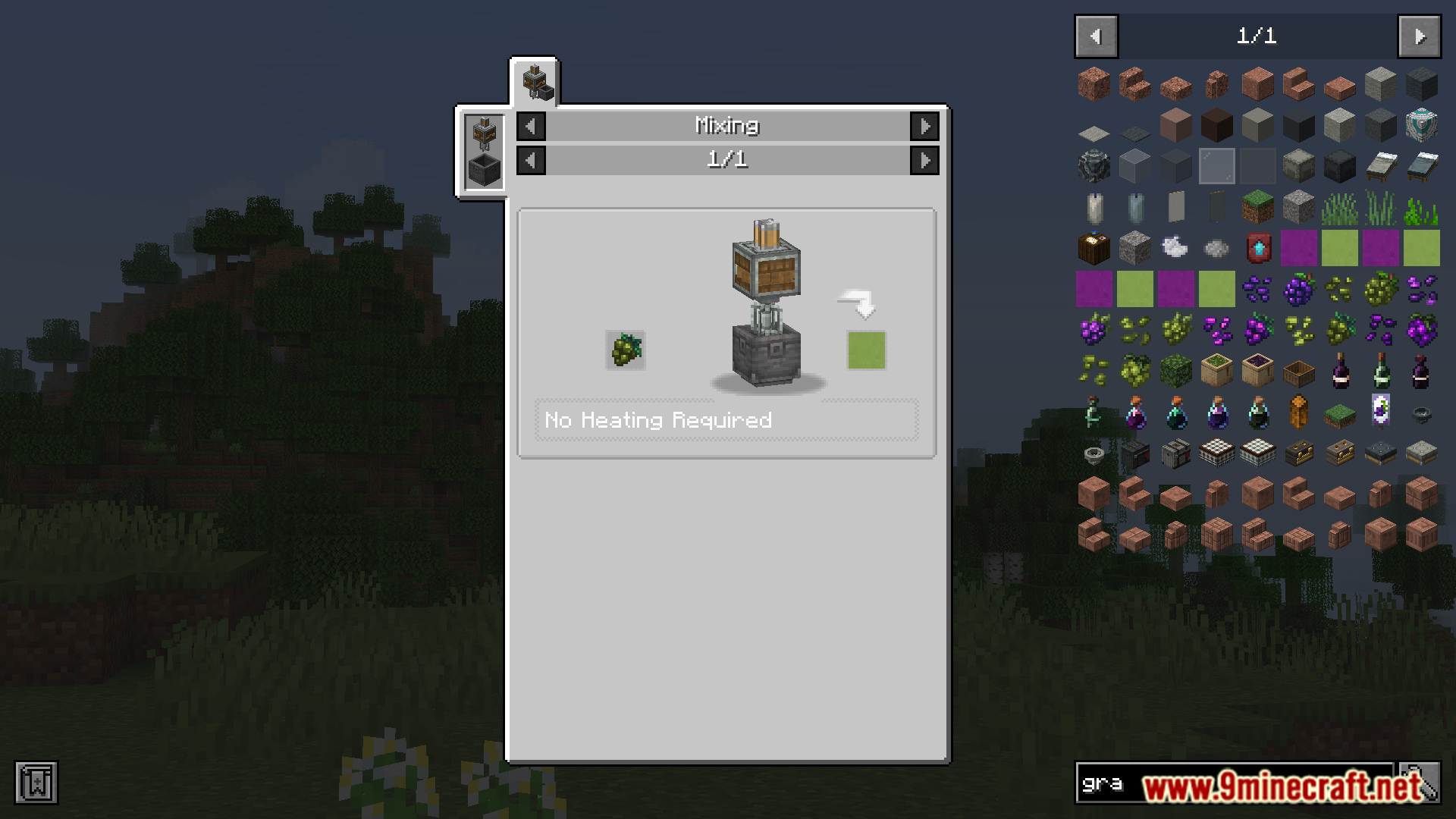This screenshot has height=819, width=1456.
Task: Go to the previous recipe category
Action: pyautogui.click(x=531, y=126)
